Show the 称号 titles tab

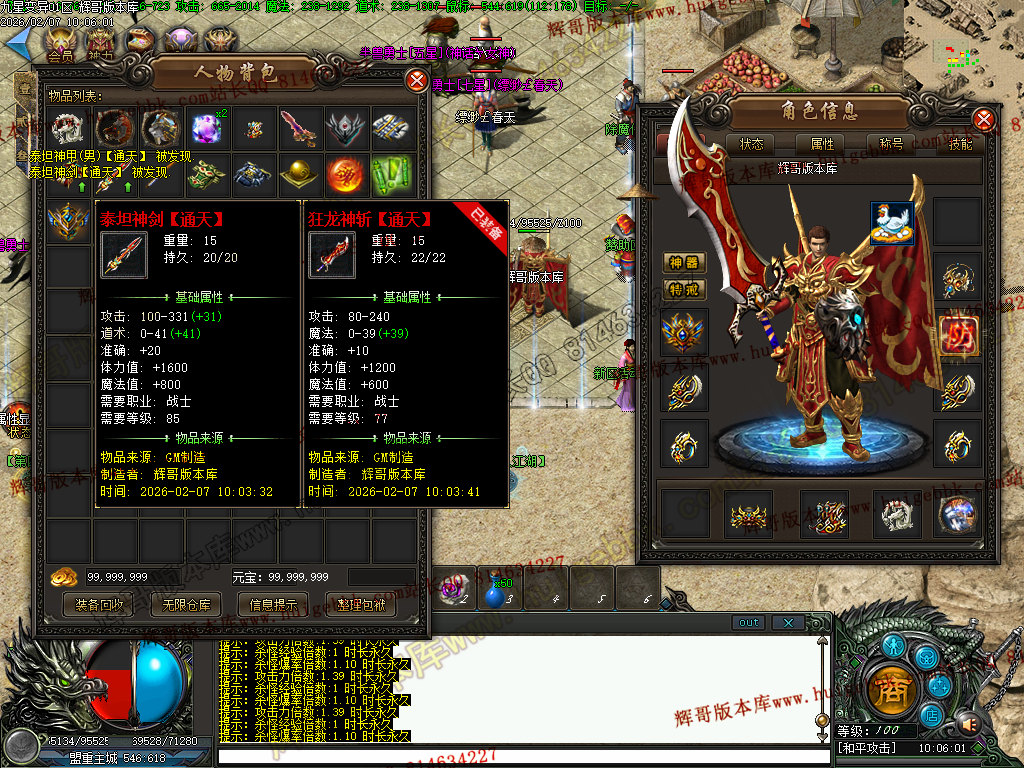tap(890, 144)
